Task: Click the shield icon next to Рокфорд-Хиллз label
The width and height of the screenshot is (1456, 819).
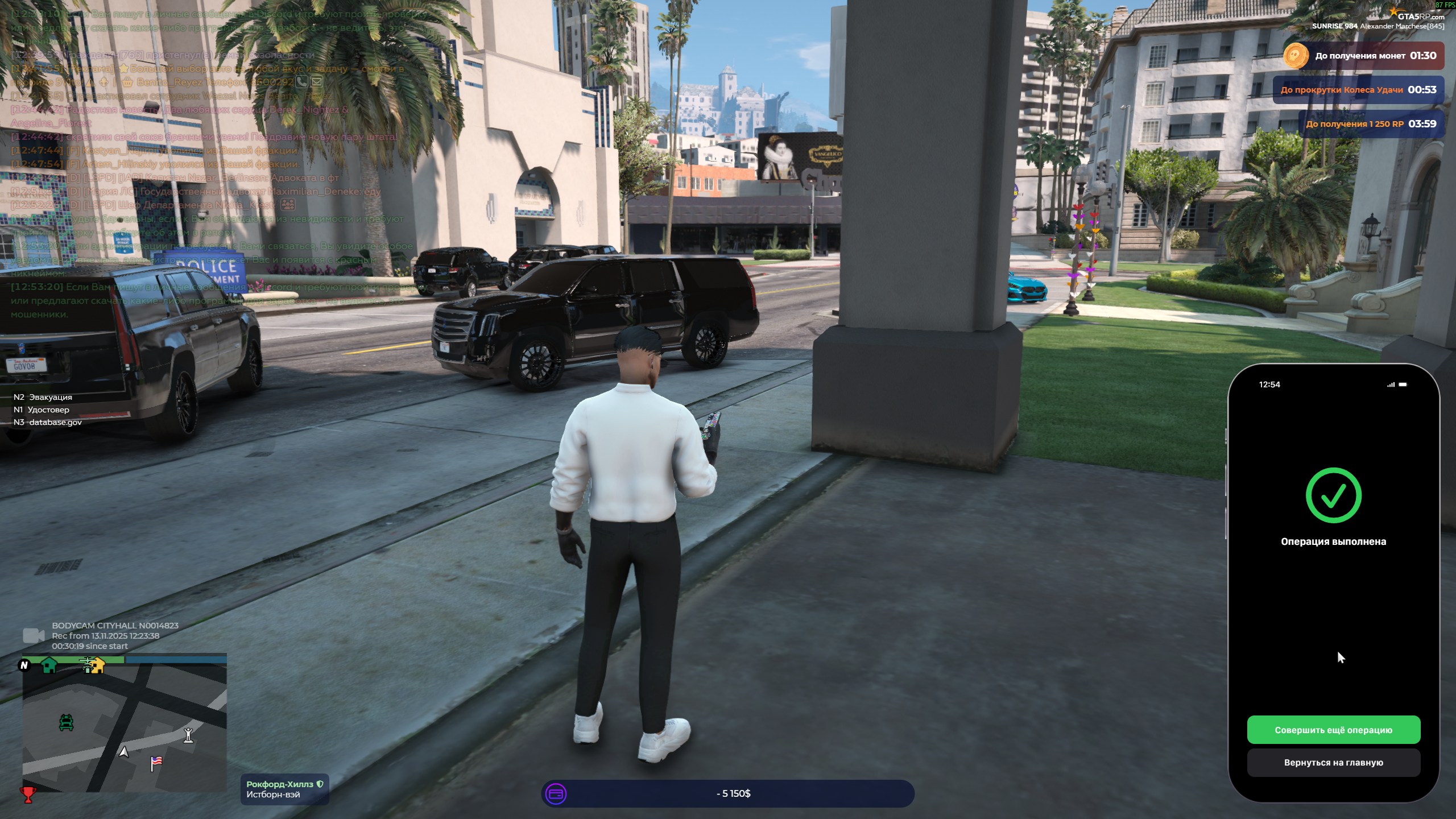Action: click(320, 783)
